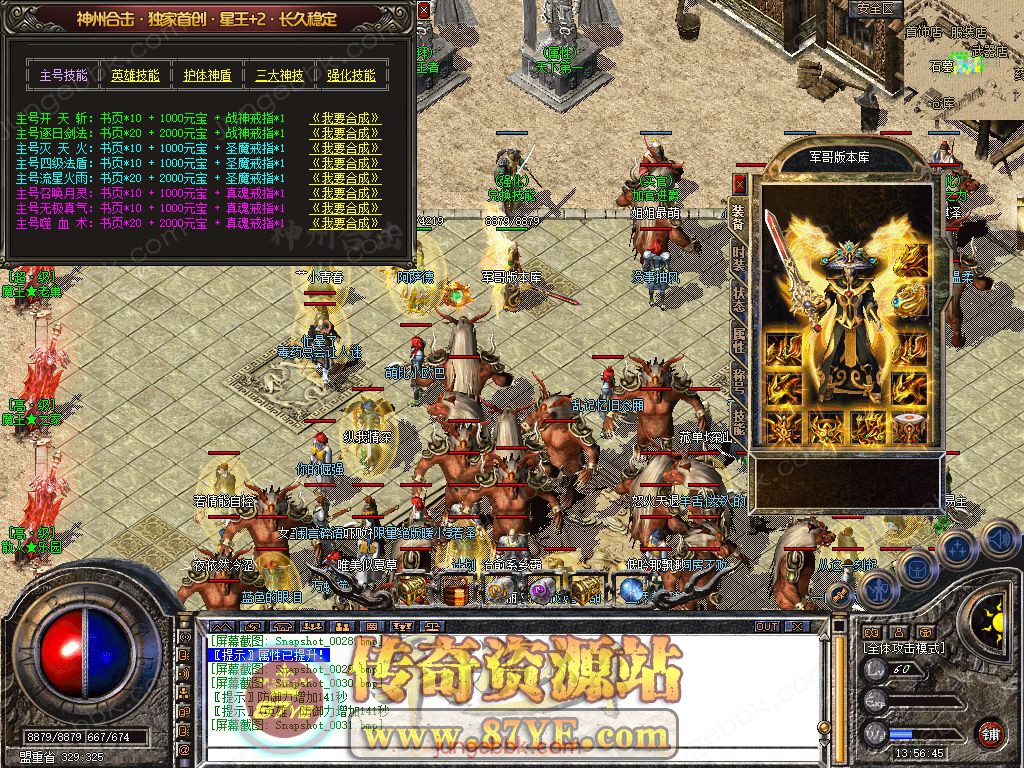
Task: Toggle the 全体攻击模式 attack mode label
Action: click(x=902, y=648)
